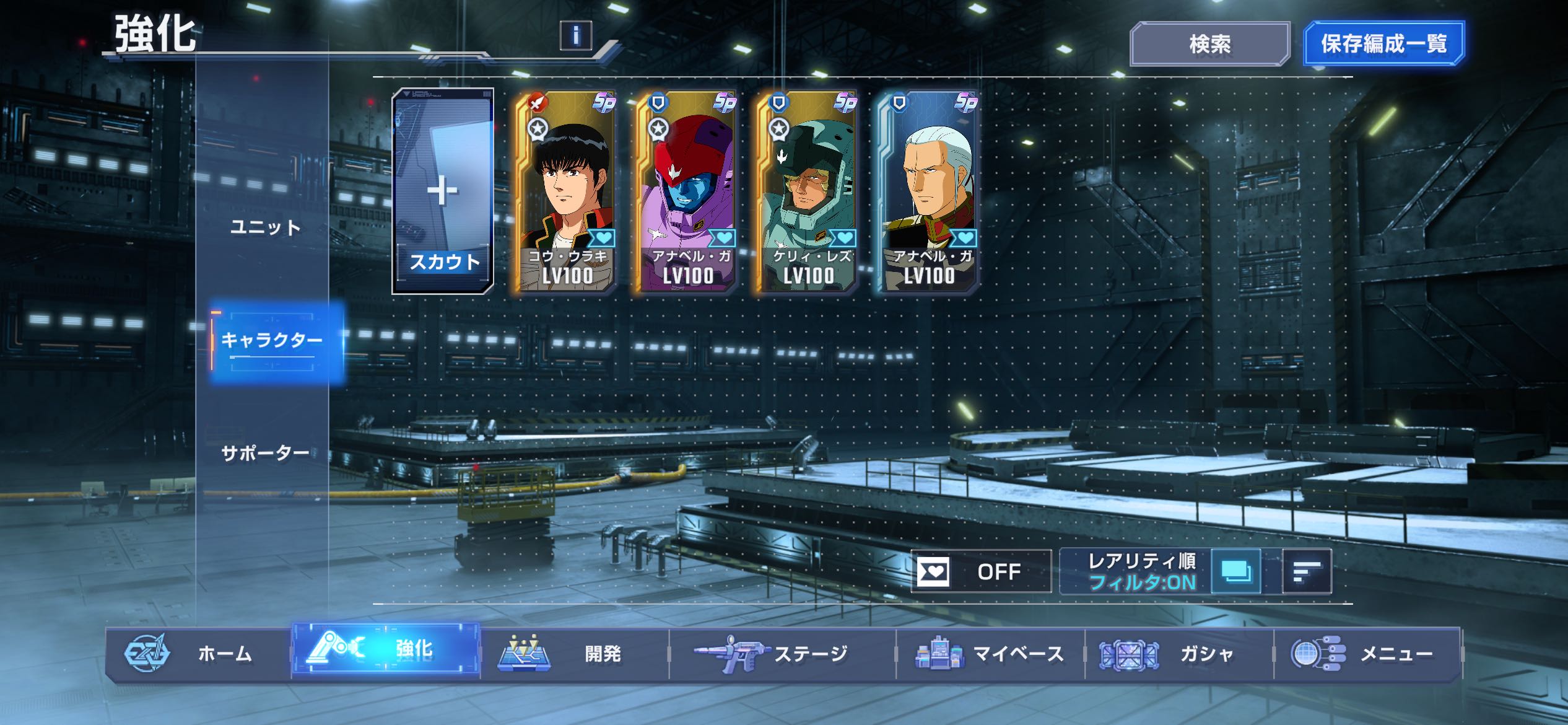
Task: Toggle the sort order bars icon
Action: pos(1307,571)
